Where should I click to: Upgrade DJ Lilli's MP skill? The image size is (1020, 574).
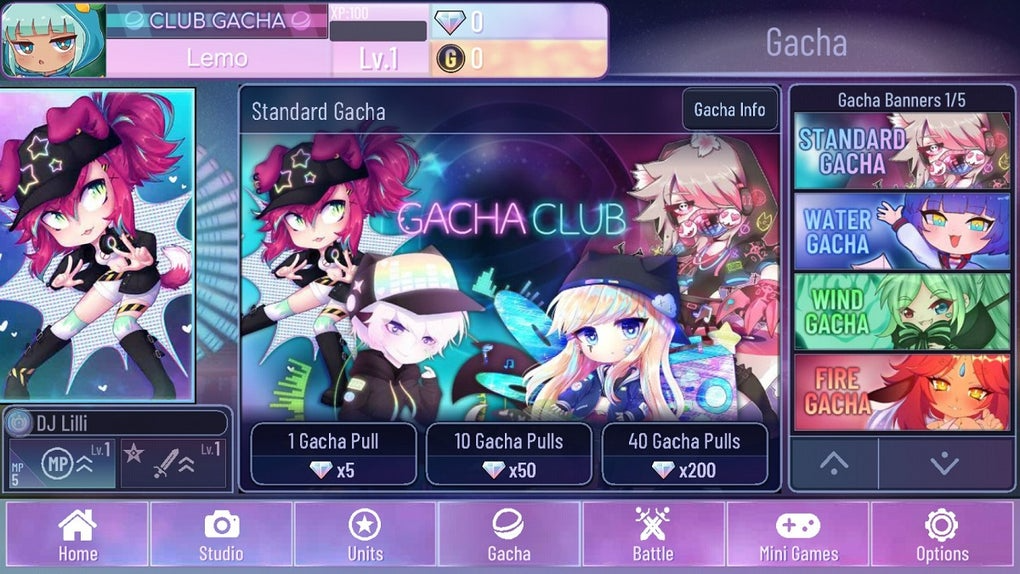tap(62, 464)
